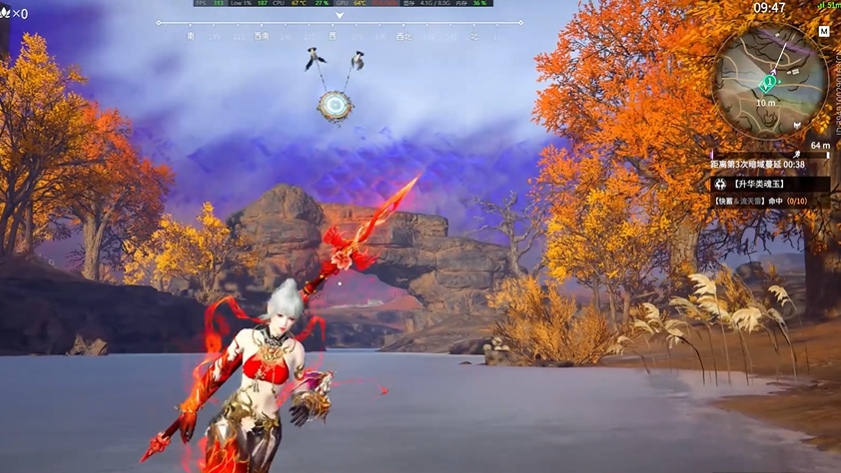Click the compass direction bar

(340, 36)
